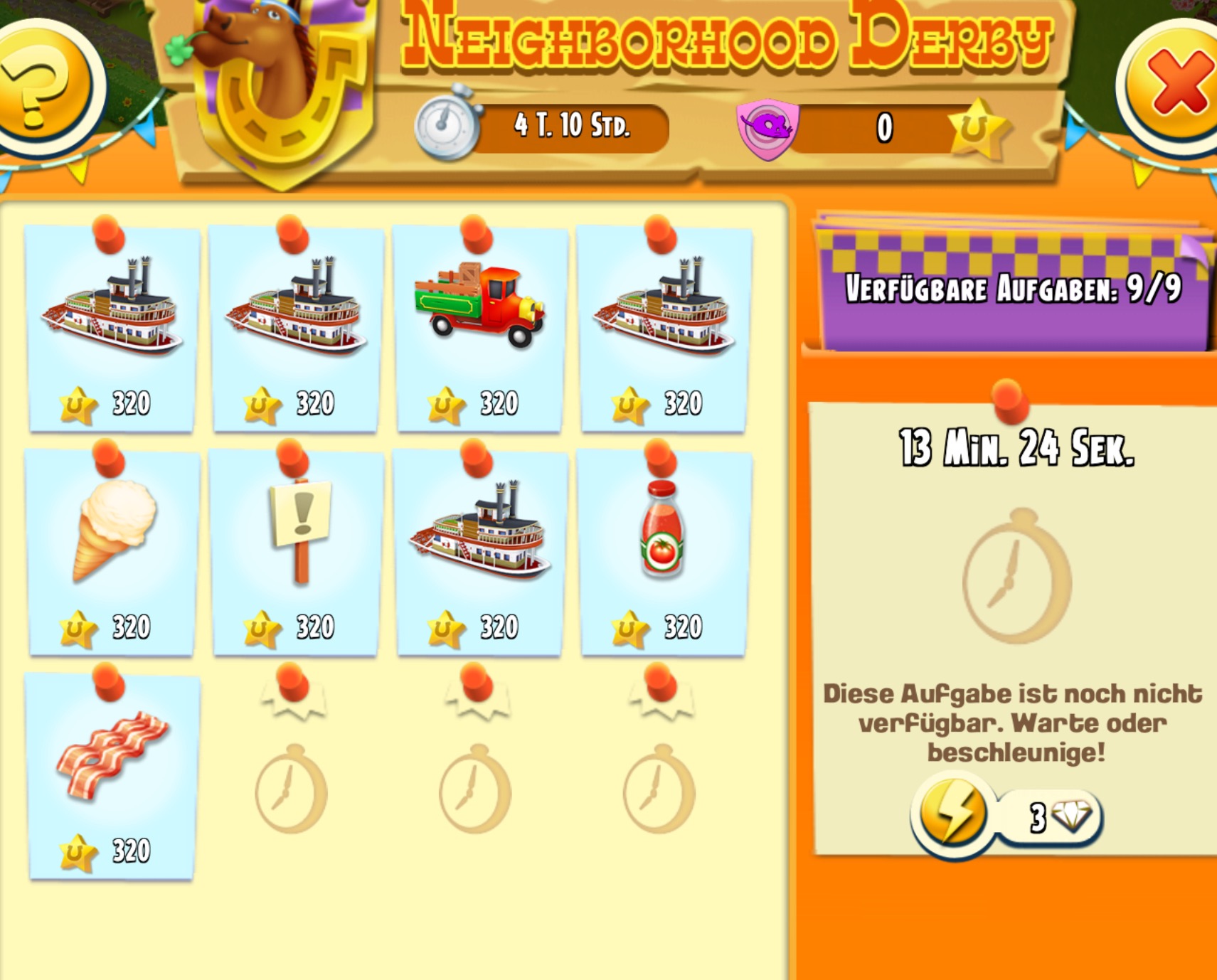
Task: Open the pink league shield icon
Action: pos(768,128)
